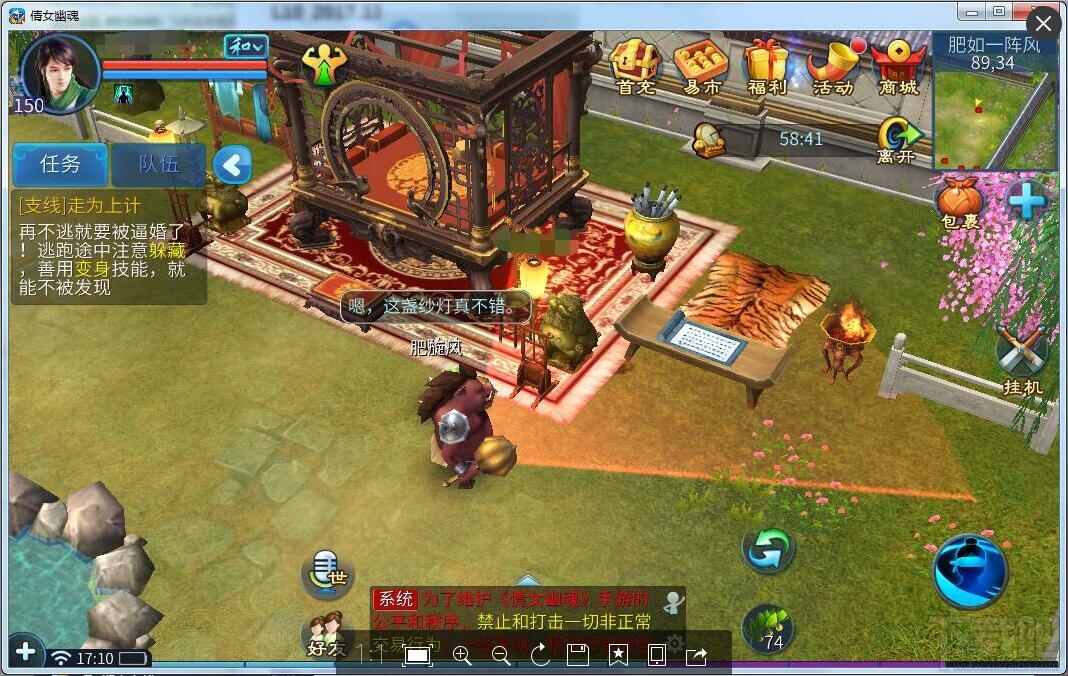The height and width of the screenshot is (676, 1068).
Task: Open the 包裹 bag inventory
Action: coord(960,201)
